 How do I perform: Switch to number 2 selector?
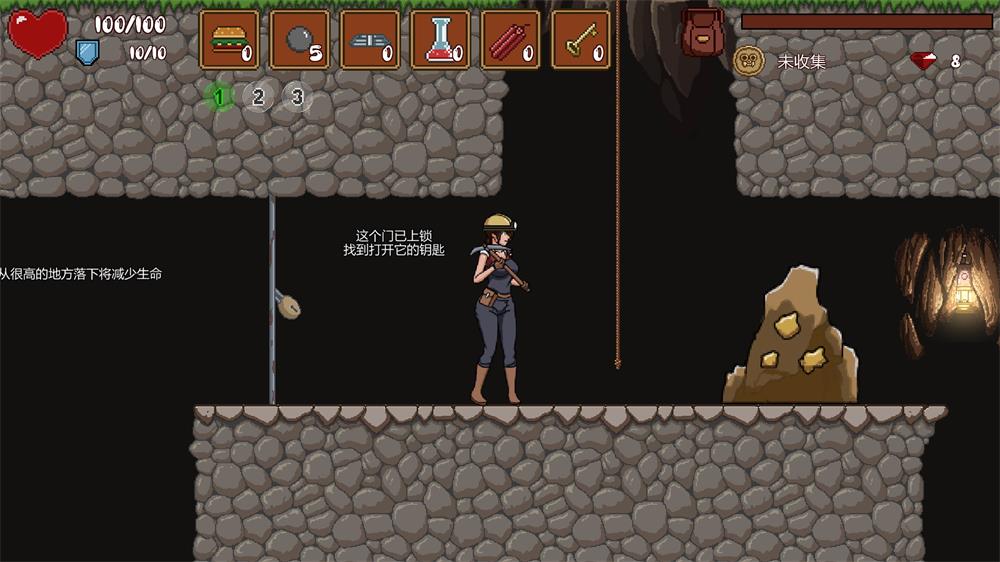pos(258,96)
